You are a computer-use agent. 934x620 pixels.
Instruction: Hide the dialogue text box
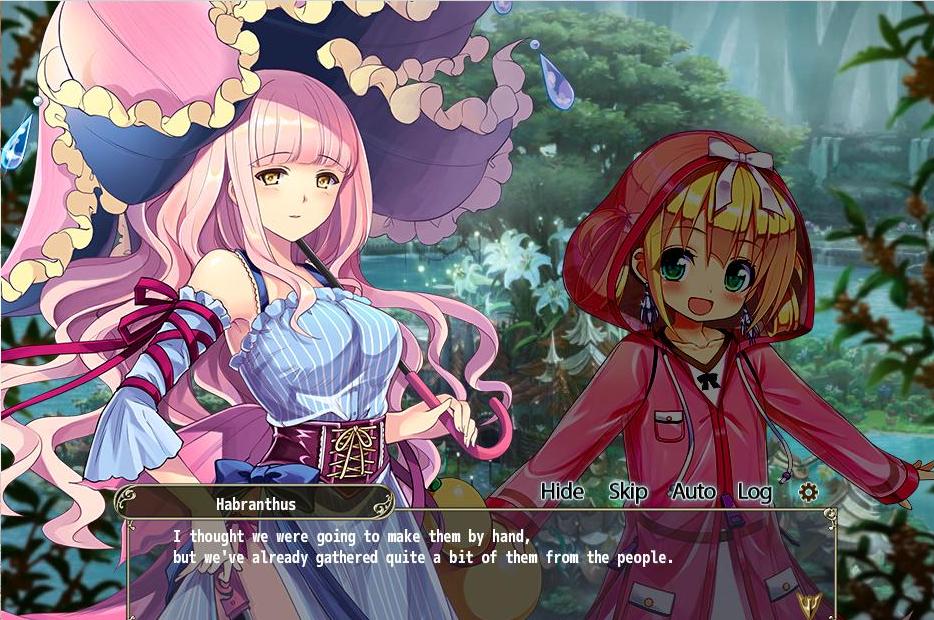(x=562, y=491)
